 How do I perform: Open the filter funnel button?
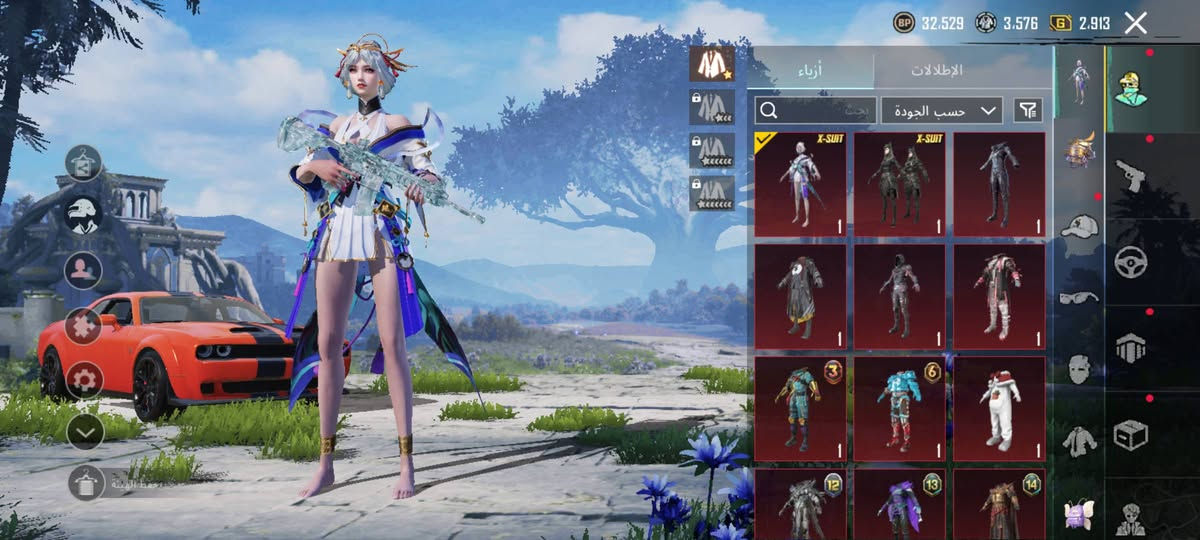pyautogui.click(x=1027, y=110)
